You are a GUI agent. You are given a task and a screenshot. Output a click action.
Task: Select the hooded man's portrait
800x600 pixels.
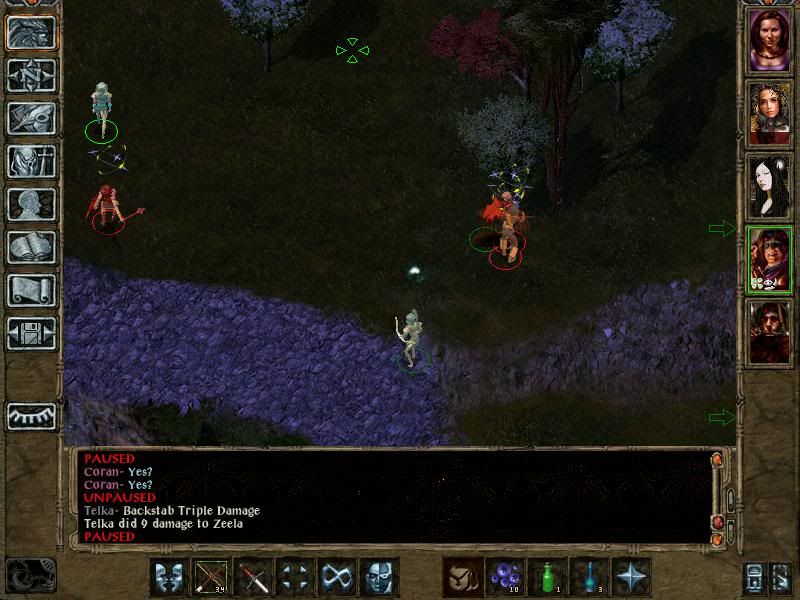(x=770, y=330)
